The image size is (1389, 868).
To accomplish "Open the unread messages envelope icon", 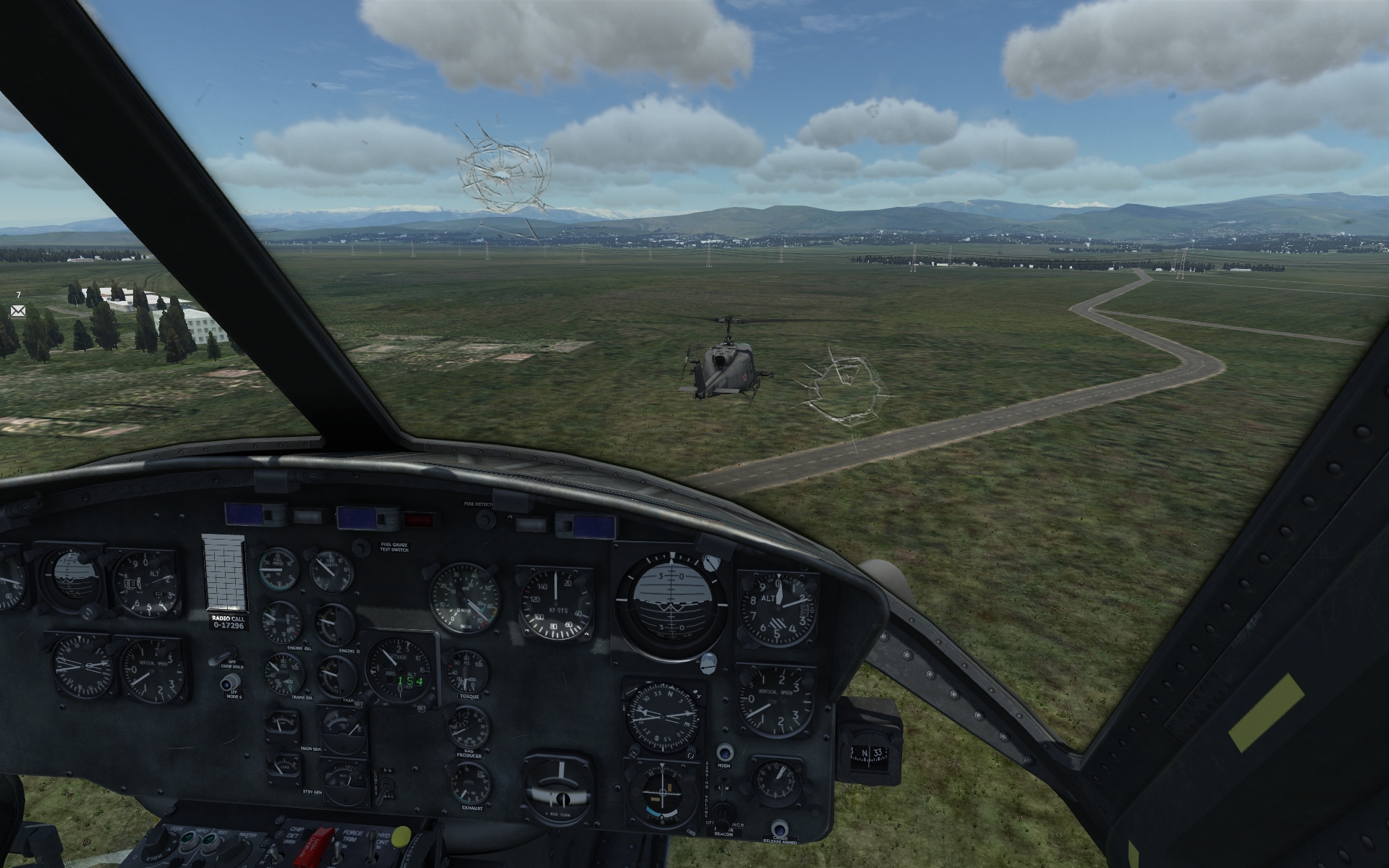I will click(x=18, y=311).
